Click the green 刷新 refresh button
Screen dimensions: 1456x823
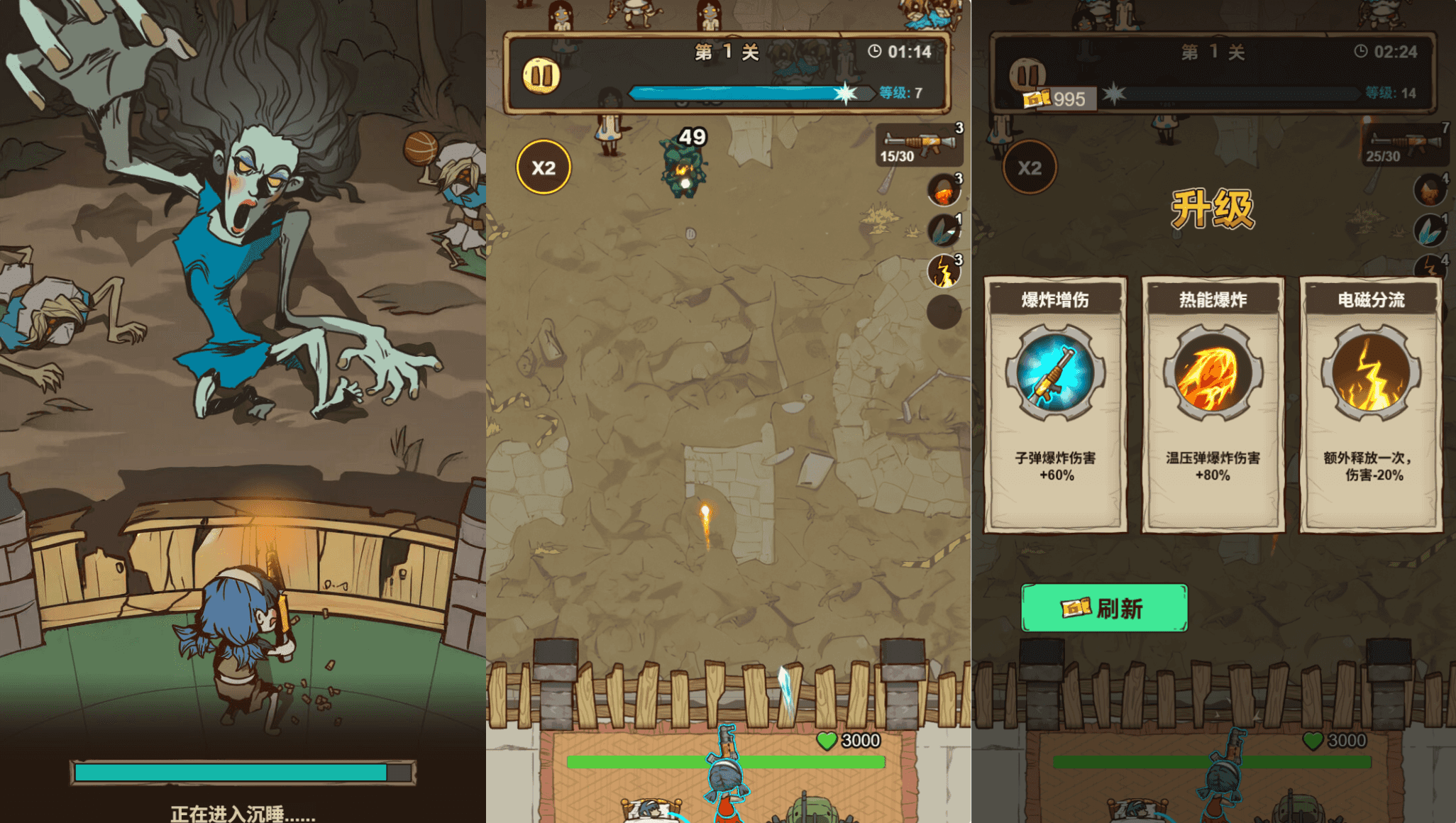click(1104, 608)
